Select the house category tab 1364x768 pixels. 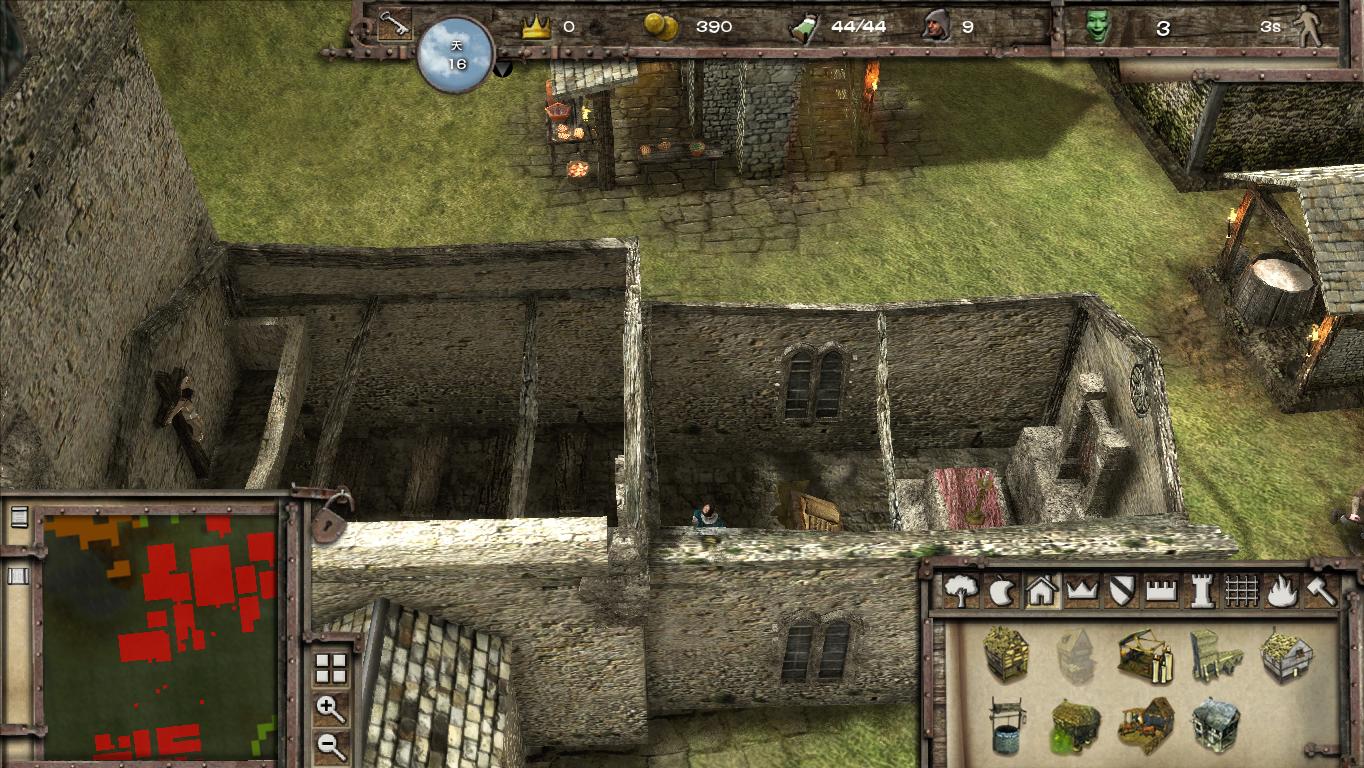coord(1041,591)
